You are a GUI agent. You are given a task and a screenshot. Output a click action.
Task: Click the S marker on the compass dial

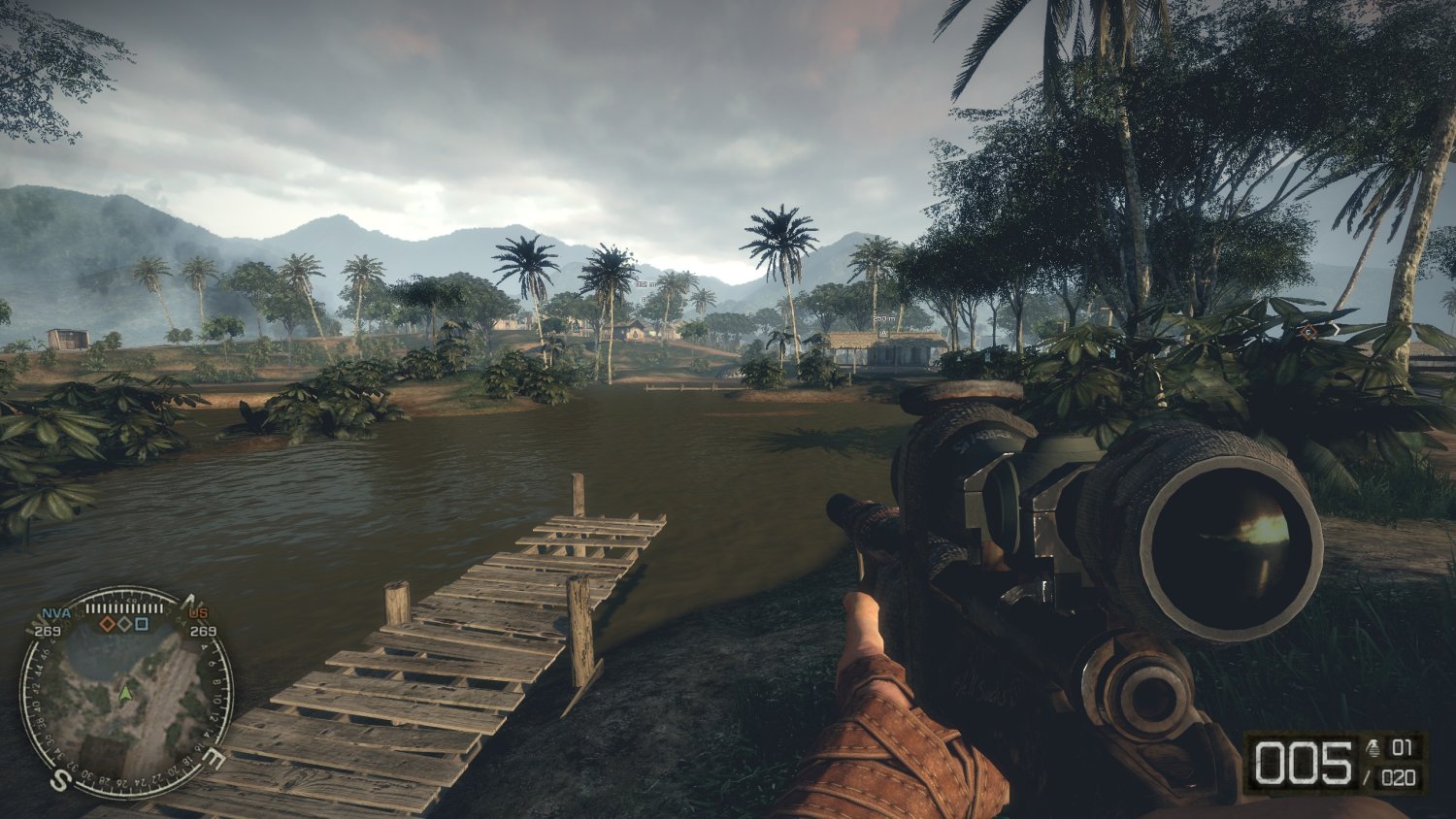[x=60, y=778]
